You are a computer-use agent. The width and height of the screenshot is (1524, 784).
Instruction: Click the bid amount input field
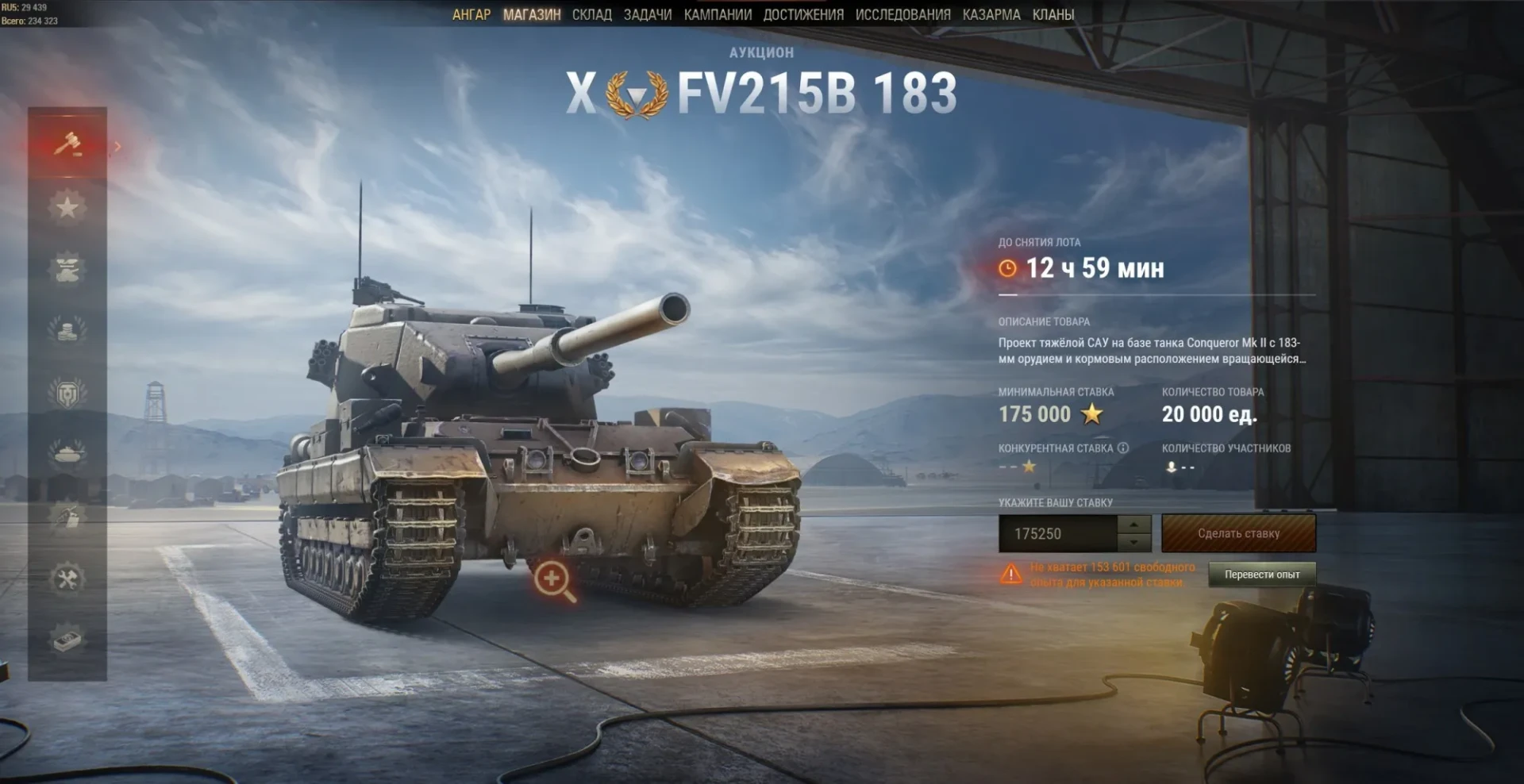[1057, 534]
